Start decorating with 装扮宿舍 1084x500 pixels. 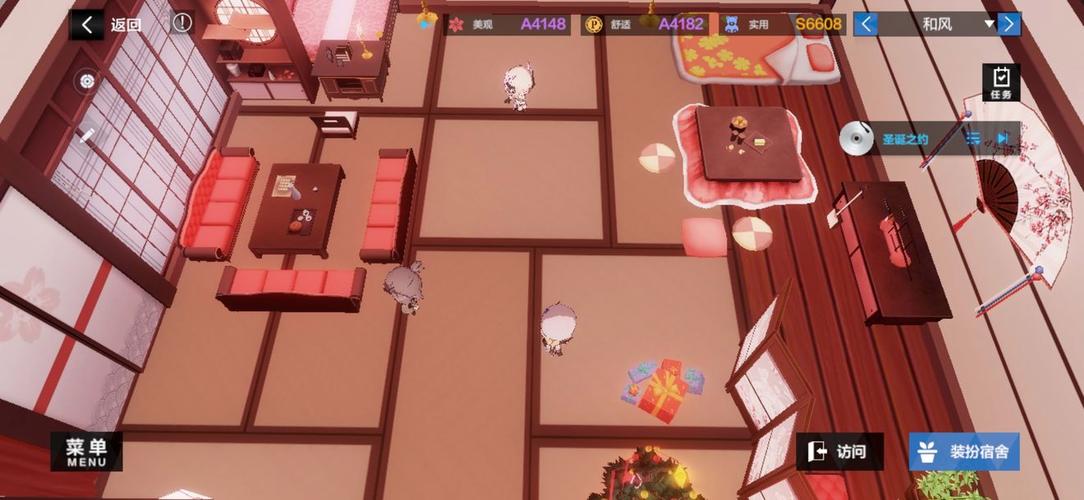(x=964, y=452)
